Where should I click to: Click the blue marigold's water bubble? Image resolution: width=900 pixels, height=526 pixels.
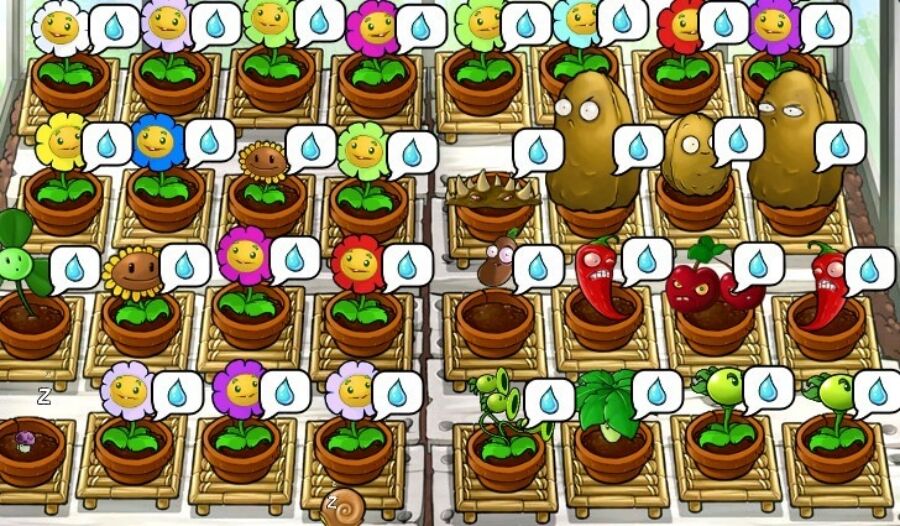point(209,142)
